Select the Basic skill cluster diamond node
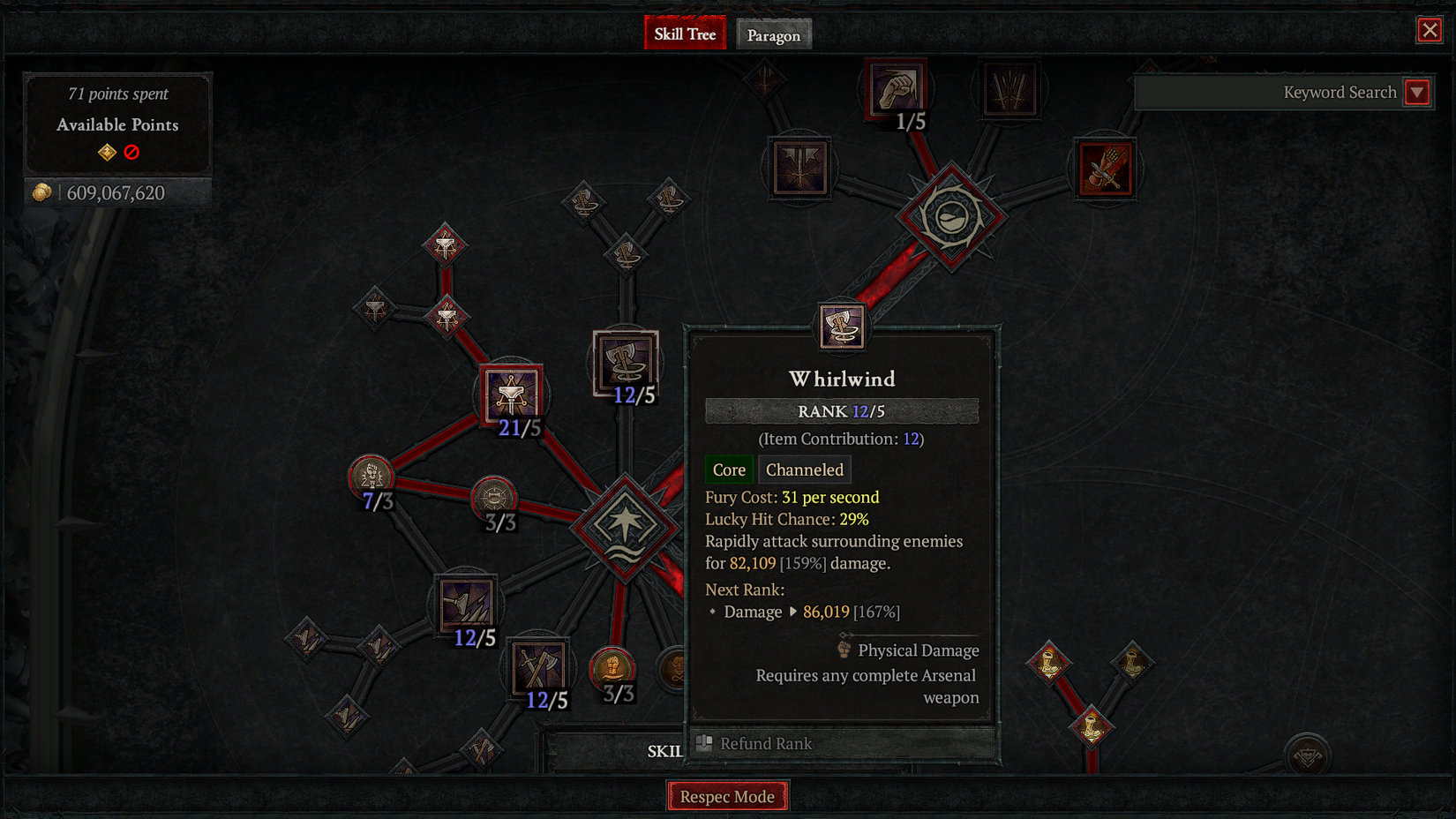The width and height of the screenshot is (1456, 819). coord(951,214)
